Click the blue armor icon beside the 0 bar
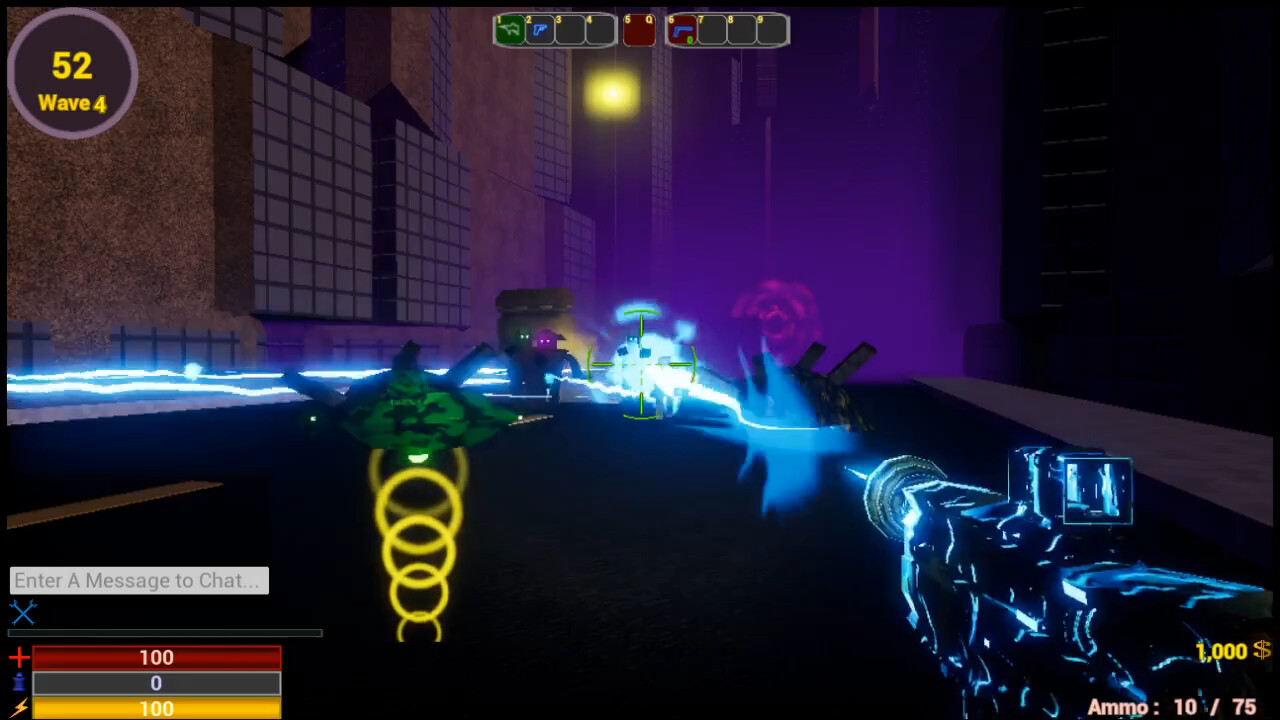This screenshot has height=720, width=1280. coord(18,683)
